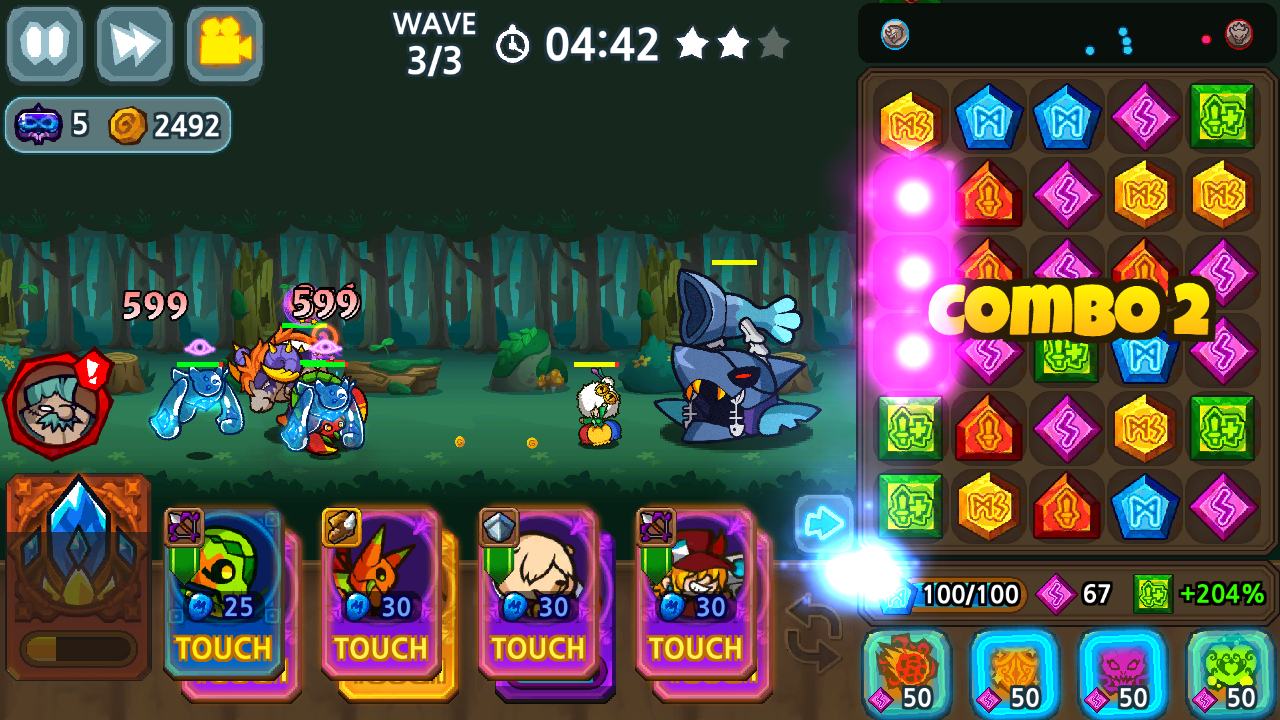This screenshot has height=720, width=1280.
Task: Select the WAVE 3/3 indicator
Action: point(434,32)
